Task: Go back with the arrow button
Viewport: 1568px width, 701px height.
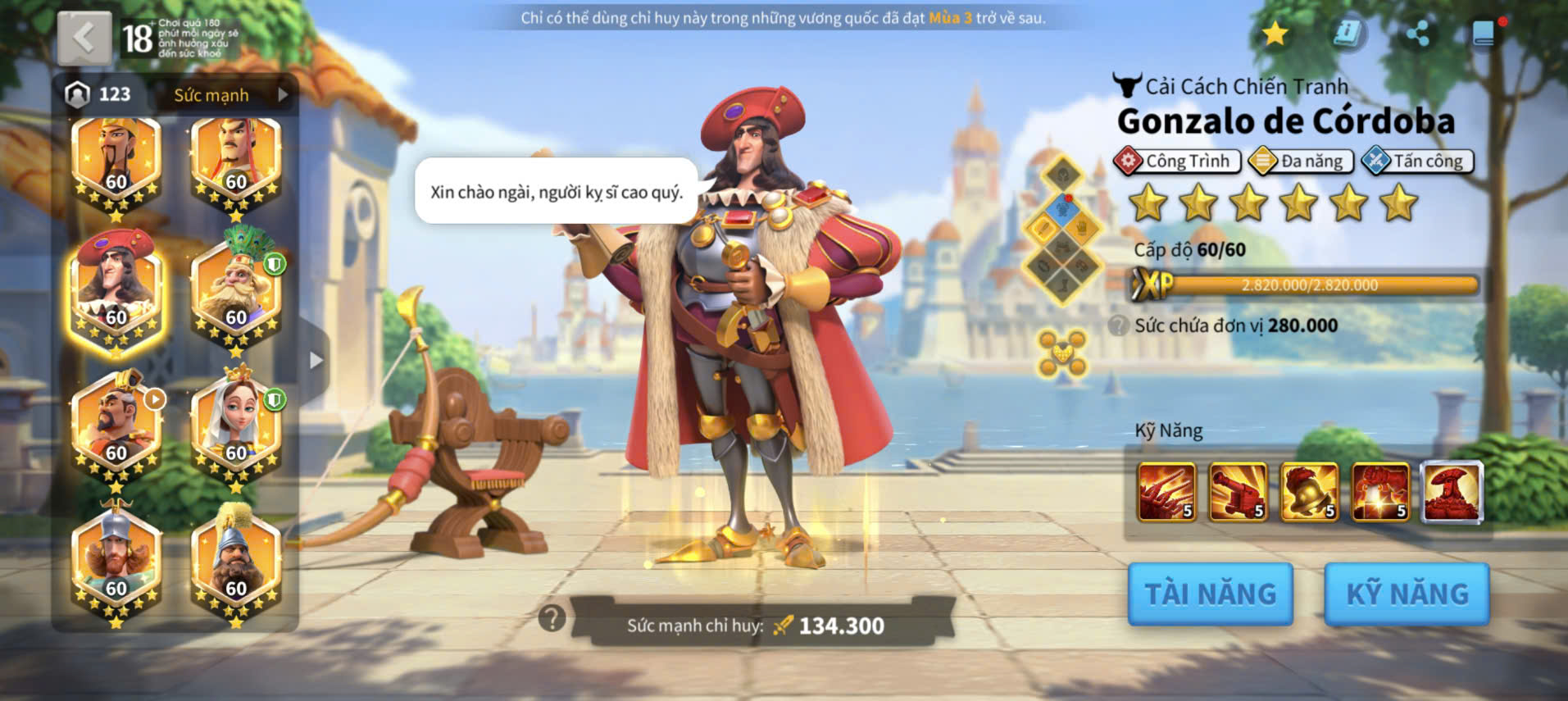Action: (84, 38)
